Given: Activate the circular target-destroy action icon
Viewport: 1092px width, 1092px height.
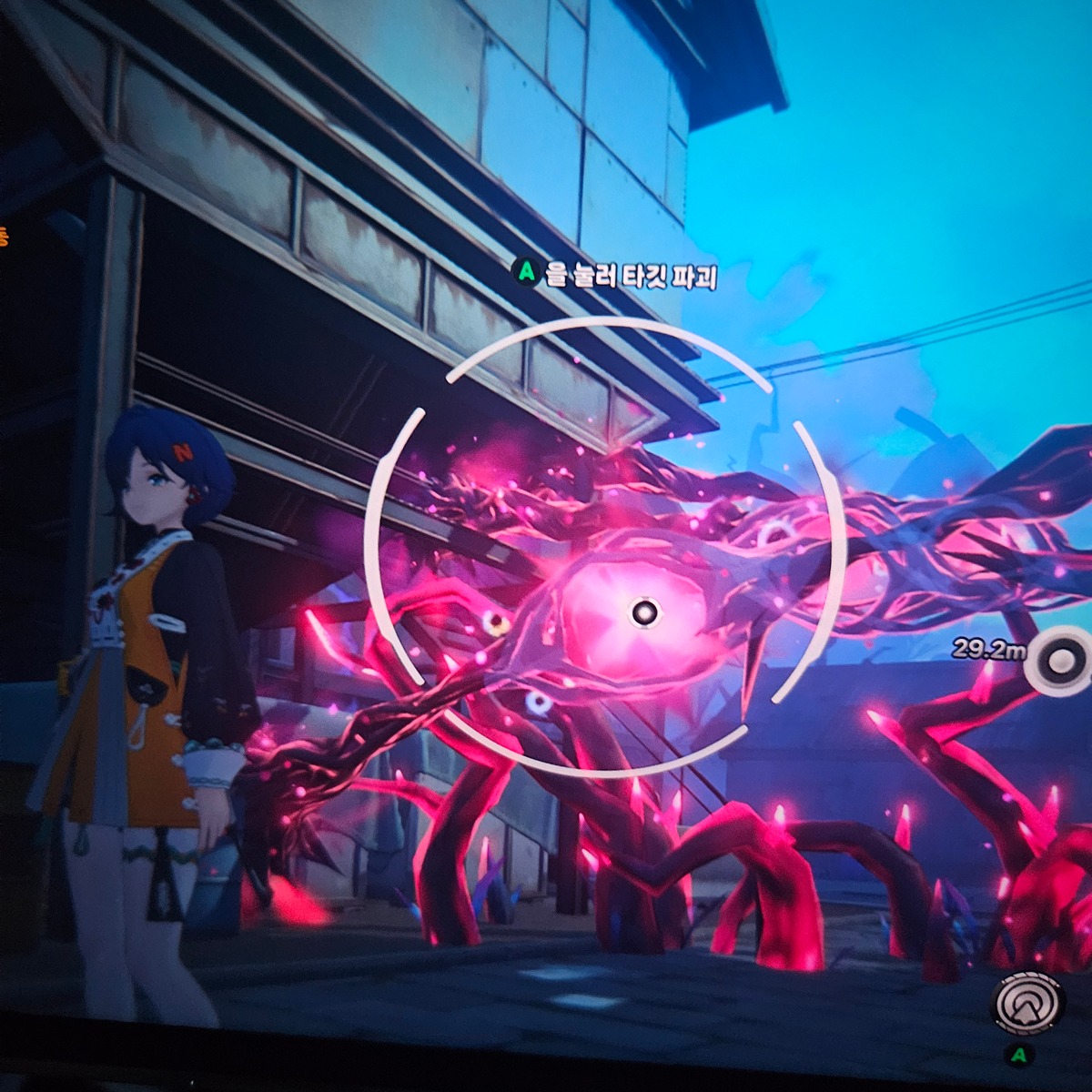Looking at the screenshot, I should pos(1026,1003).
